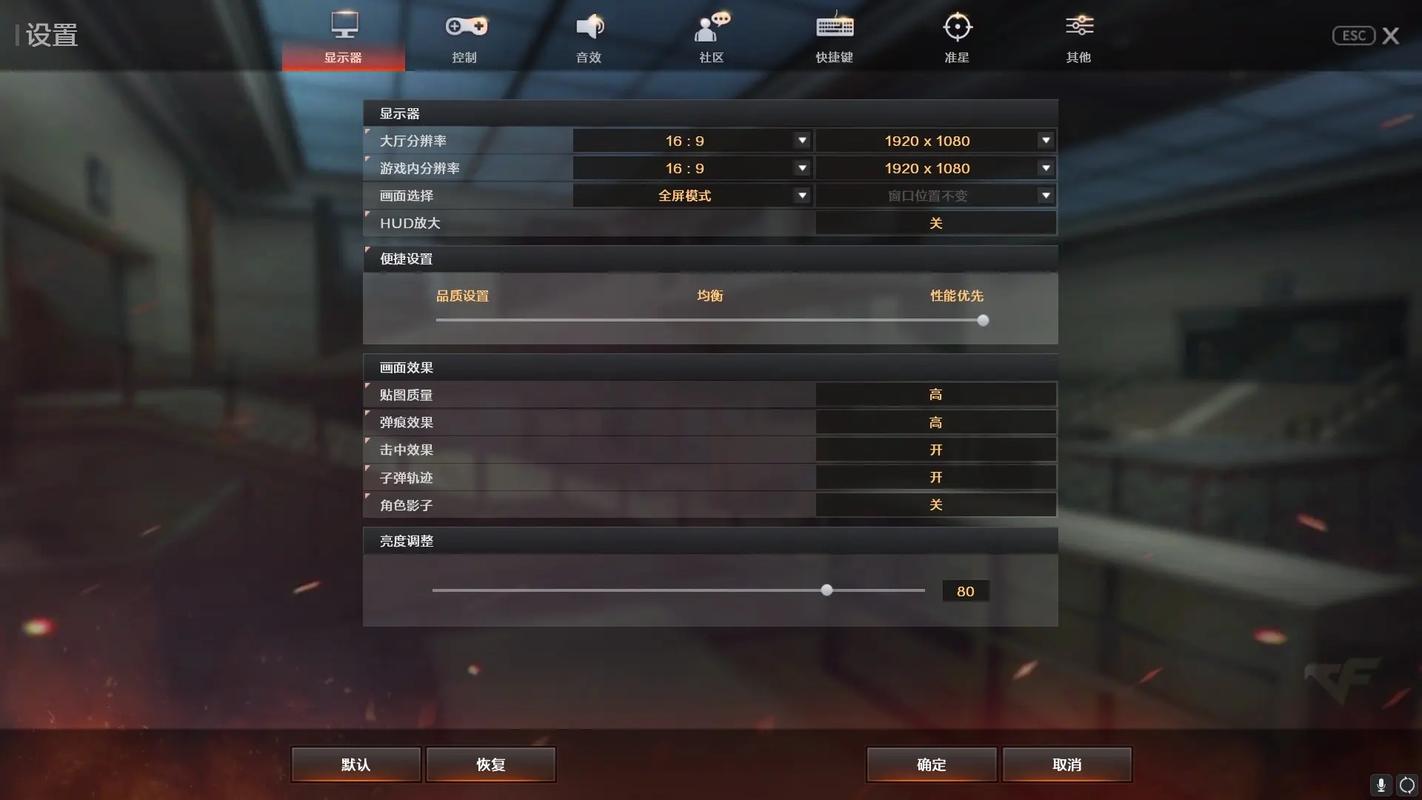Open the 控制 (Controls) settings tab icon
Image resolution: width=1422 pixels, height=800 pixels.
(x=465, y=27)
